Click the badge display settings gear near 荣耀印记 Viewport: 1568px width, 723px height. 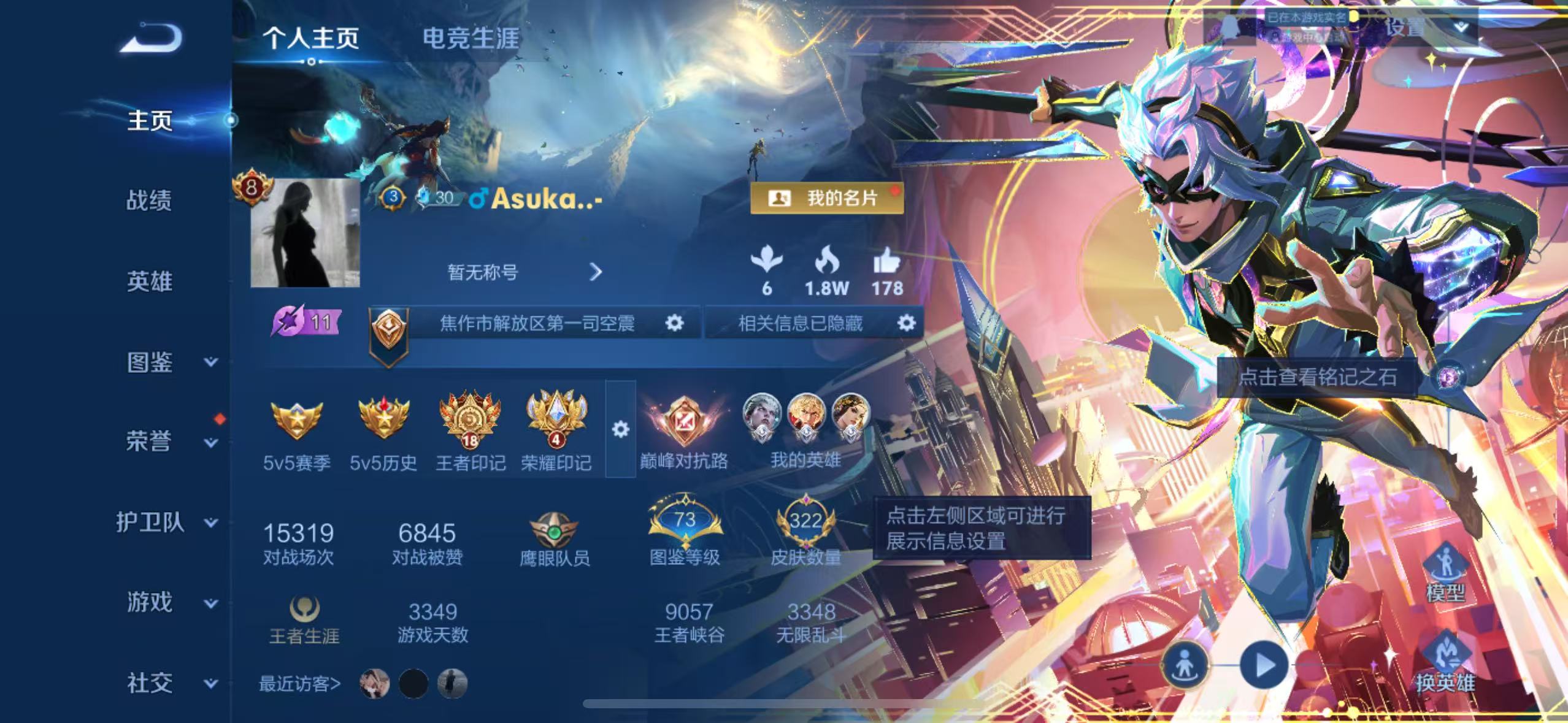click(x=621, y=429)
